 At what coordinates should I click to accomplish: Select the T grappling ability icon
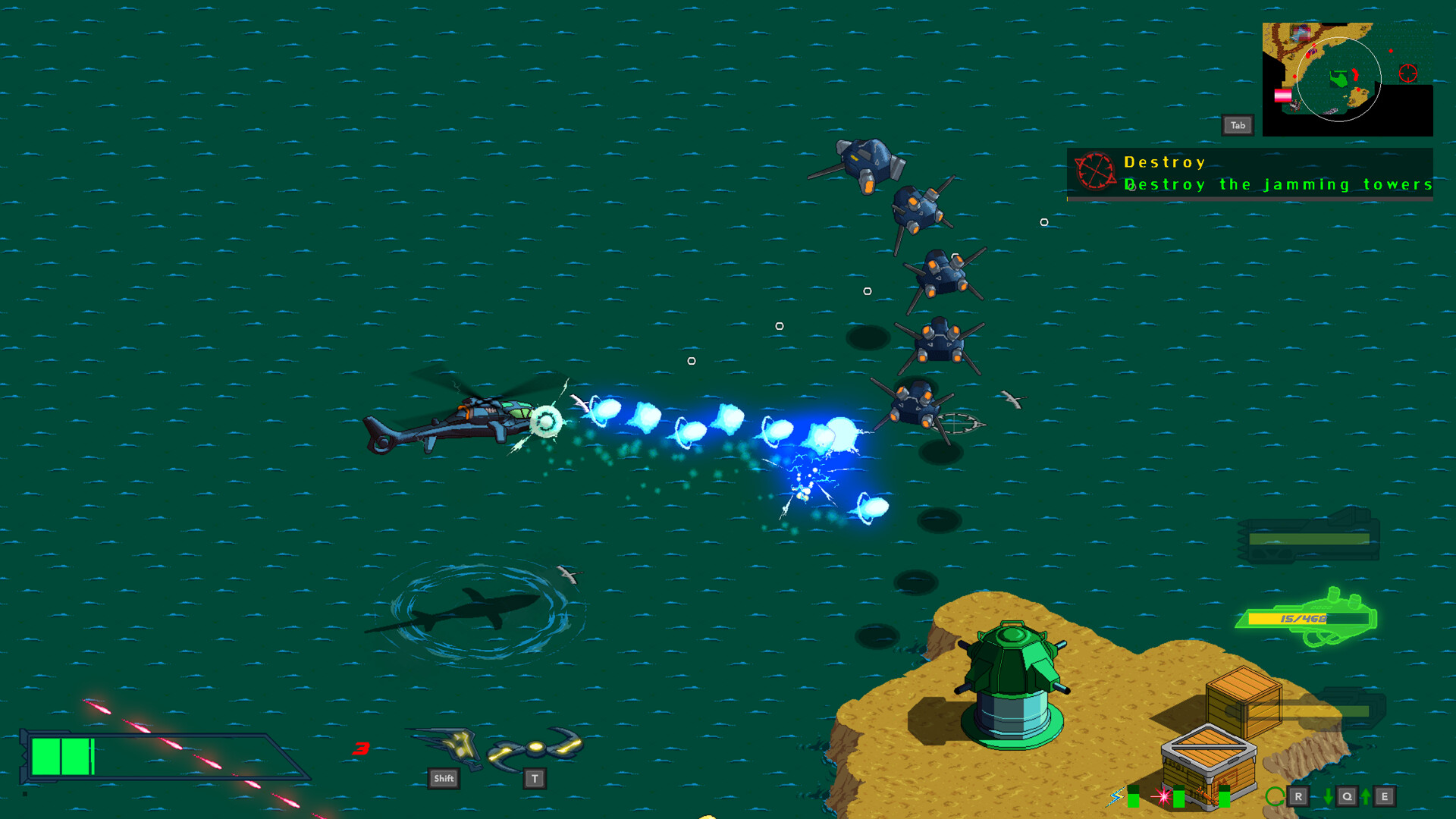tap(533, 747)
